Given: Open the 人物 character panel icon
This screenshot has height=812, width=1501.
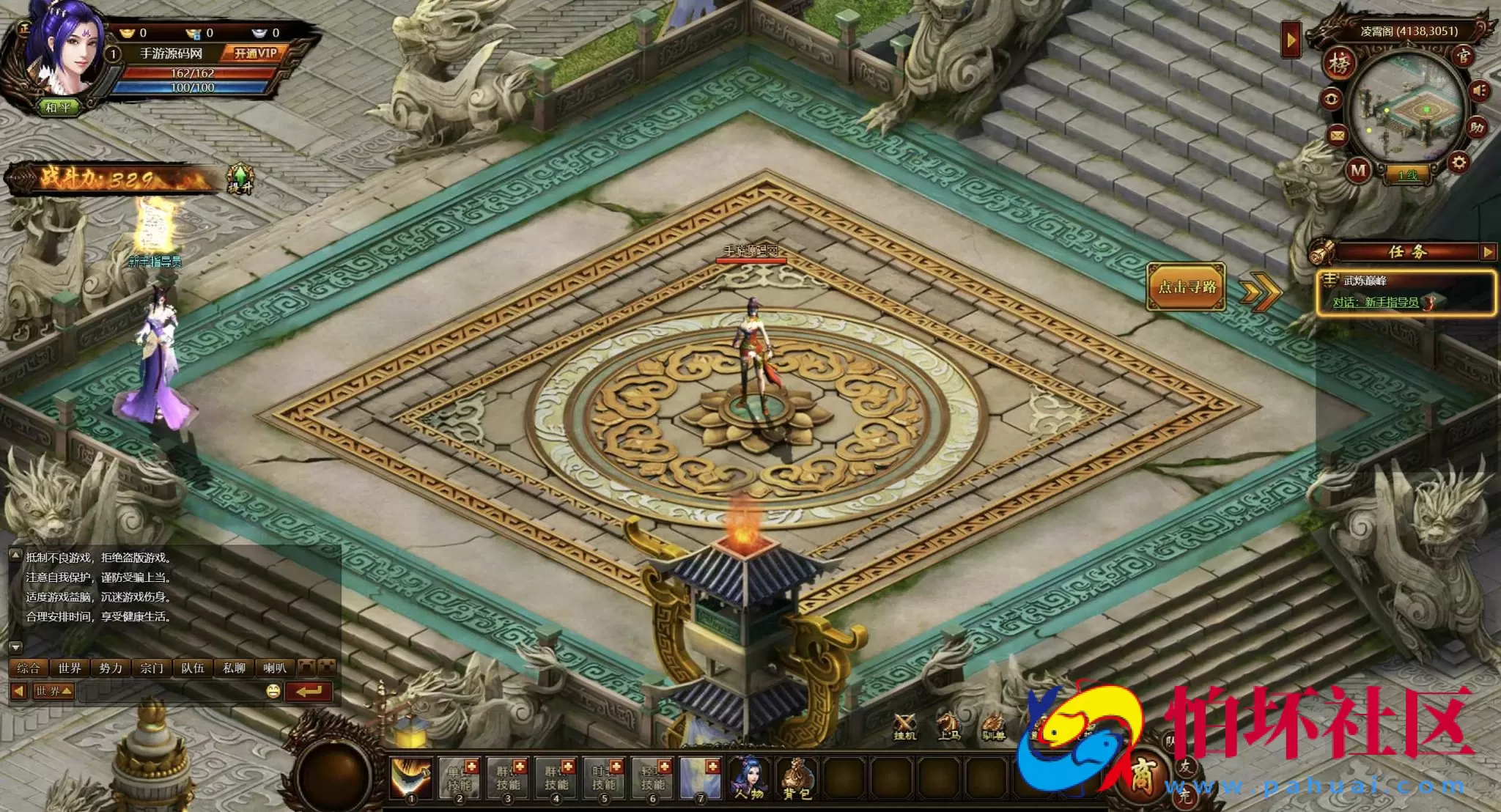Looking at the screenshot, I should [x=749, y=777].
